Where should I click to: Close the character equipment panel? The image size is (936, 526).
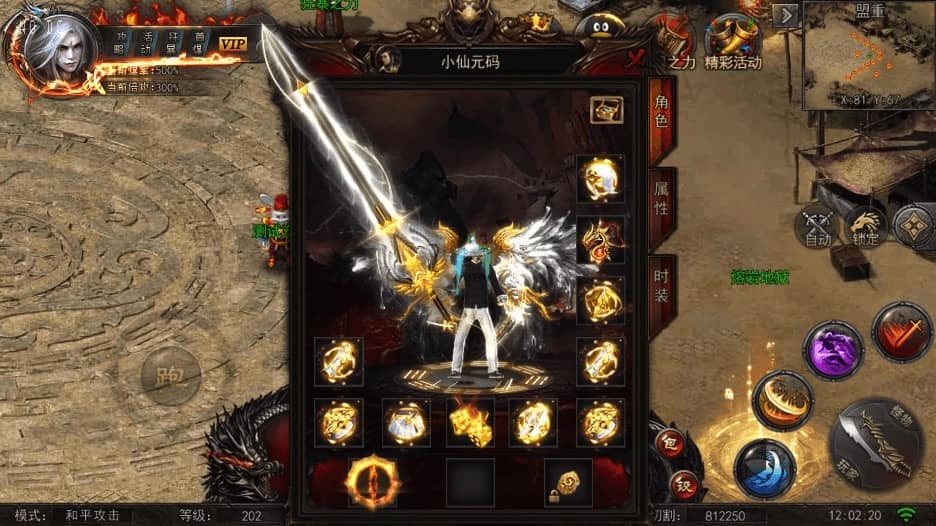[634, 59]
